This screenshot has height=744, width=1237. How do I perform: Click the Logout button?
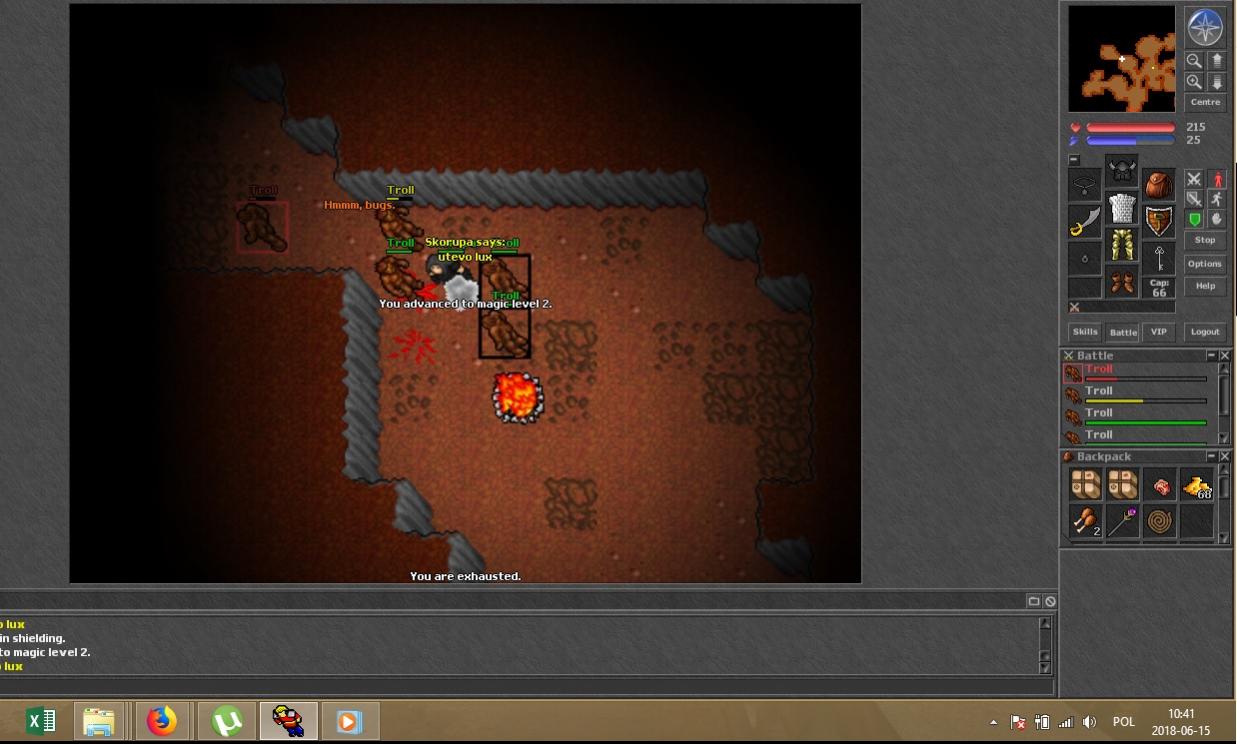1205,332
